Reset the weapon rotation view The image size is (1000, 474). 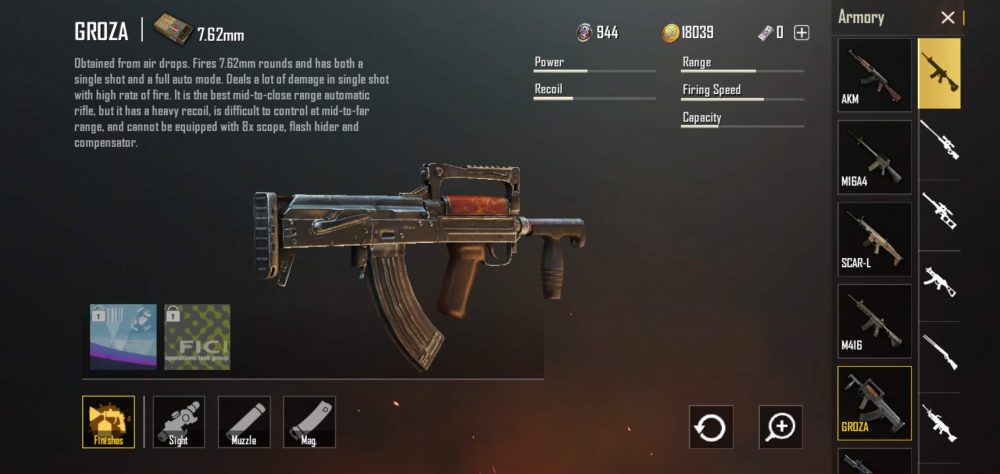(x=711, y=427)
